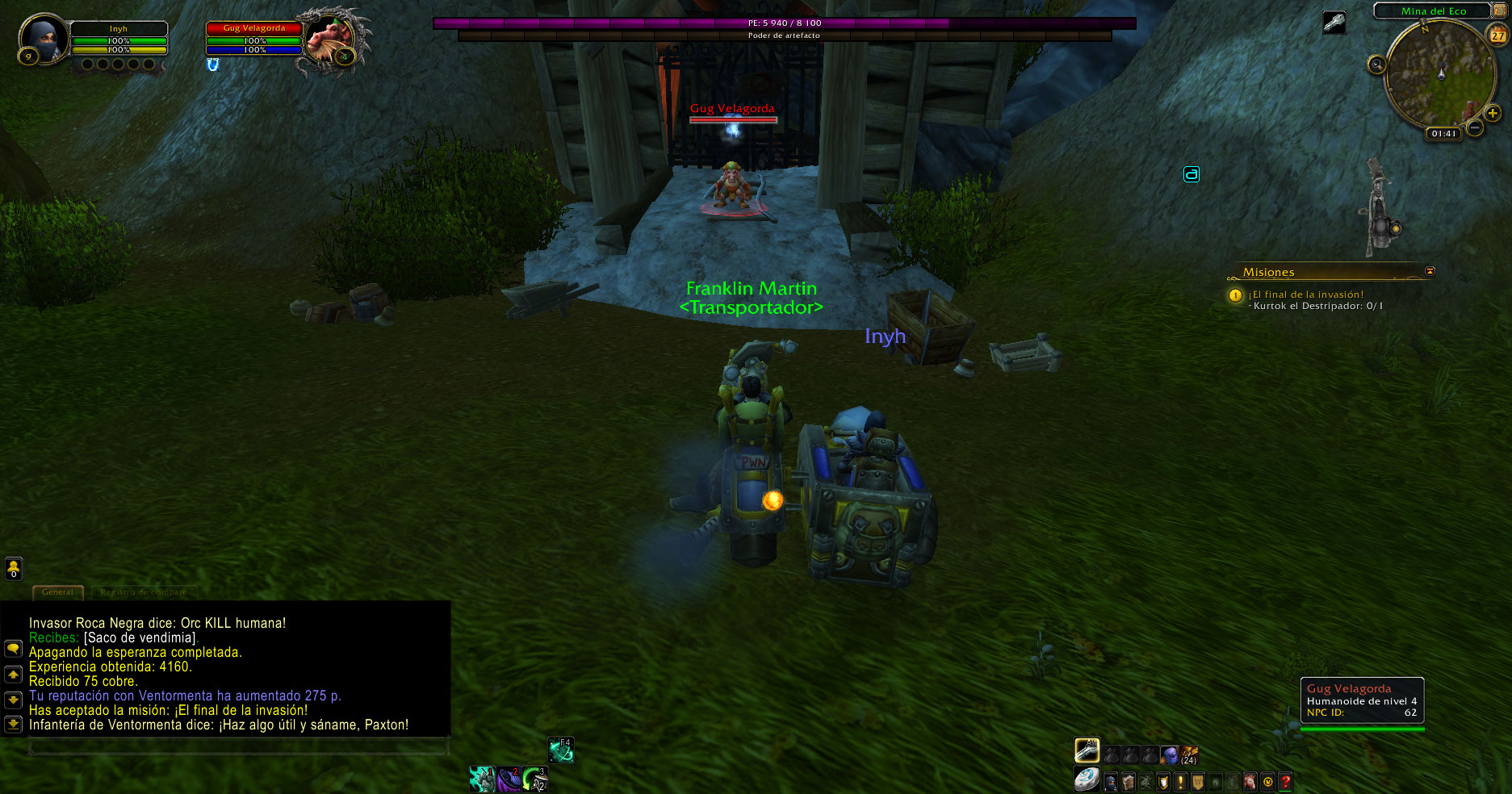Click the Gug Velagorda target portrait
1512x794 pixels.
click(x=331, y=39)
